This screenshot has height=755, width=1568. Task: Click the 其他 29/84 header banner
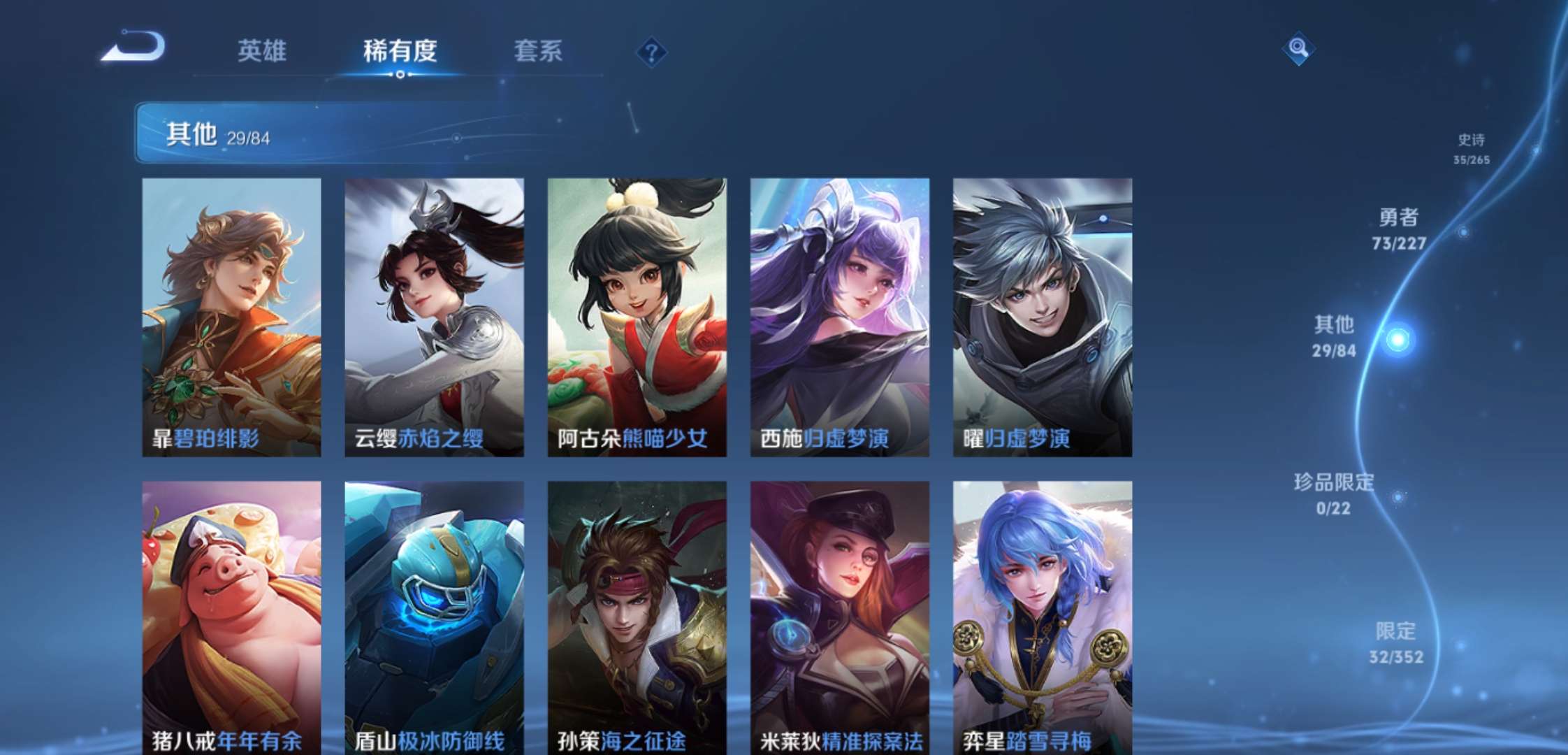pyautogui.click(x=280, y=133)
